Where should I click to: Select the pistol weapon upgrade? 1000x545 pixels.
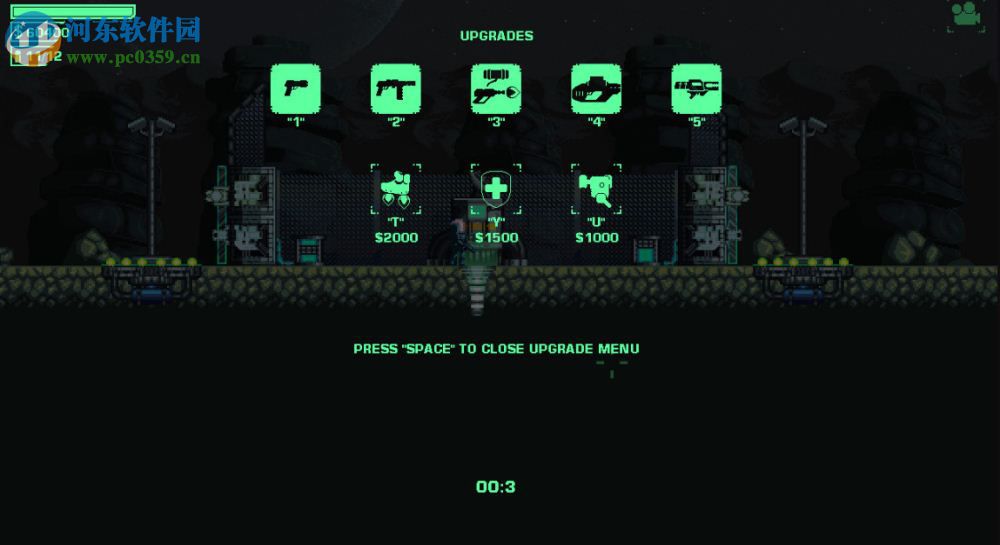(296, 89)
